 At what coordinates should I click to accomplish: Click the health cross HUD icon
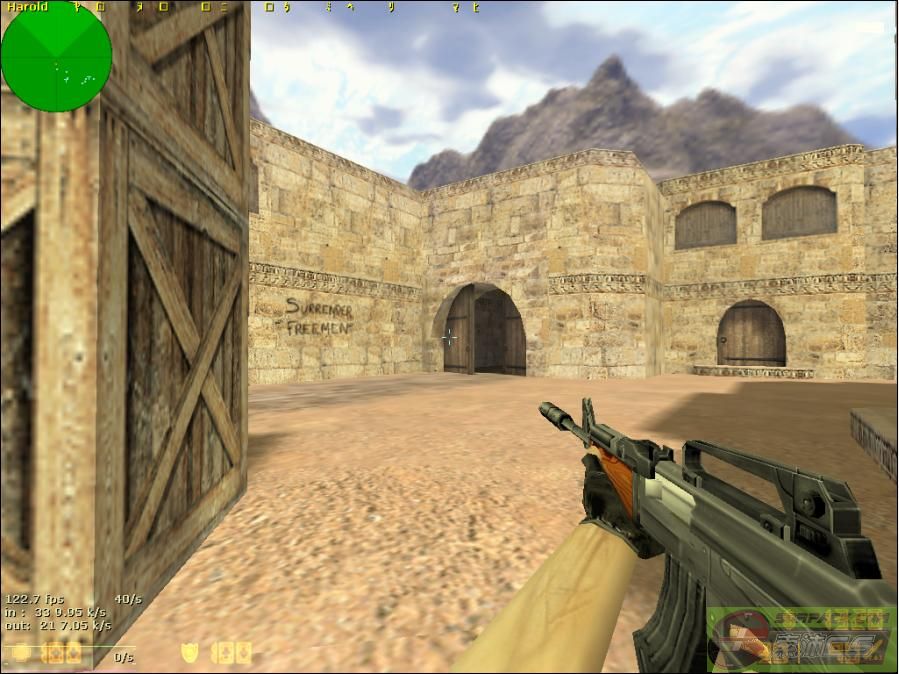tap(20, 654)
